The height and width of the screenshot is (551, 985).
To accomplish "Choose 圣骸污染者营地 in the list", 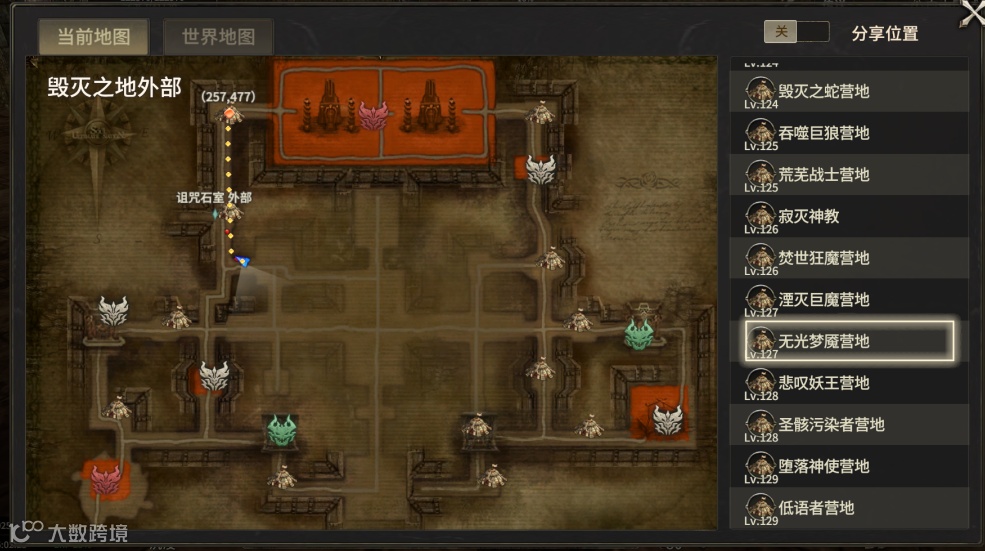I will (x=850, y=425).
